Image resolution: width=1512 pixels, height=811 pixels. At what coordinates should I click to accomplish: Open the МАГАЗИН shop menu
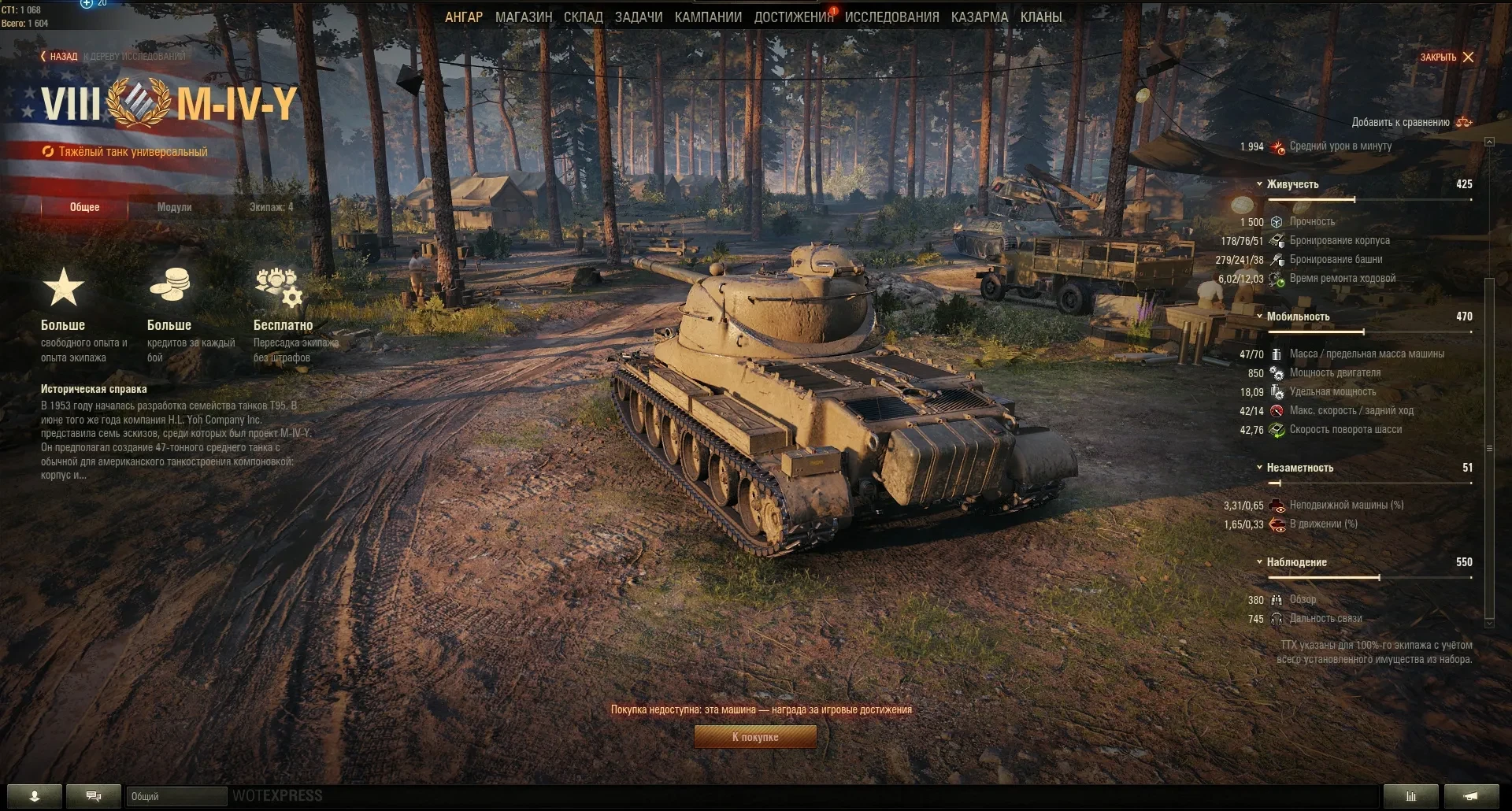click(x=524, y=17)
